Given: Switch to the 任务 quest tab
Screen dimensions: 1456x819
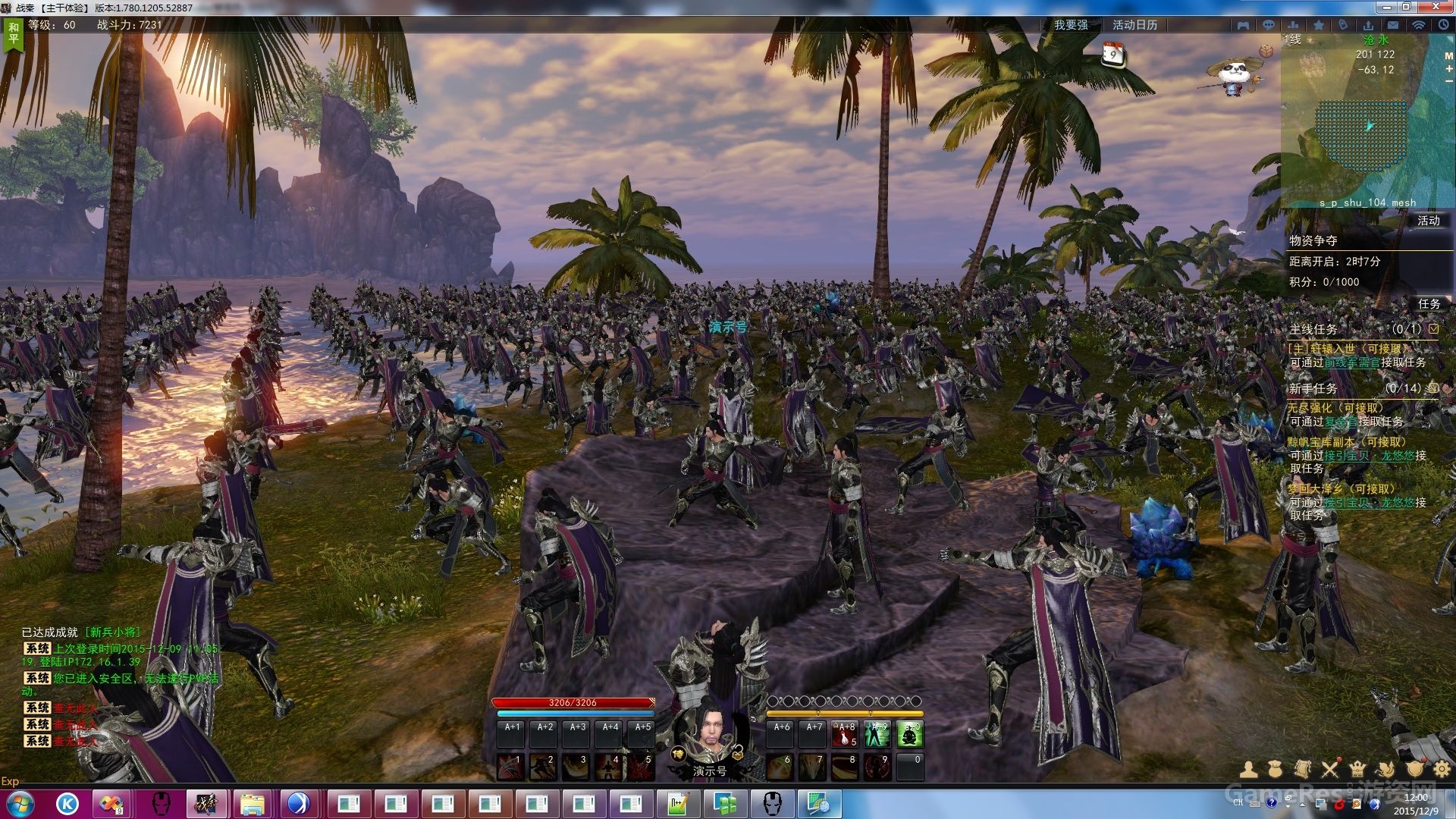Looking at the screenshot, I should click(1429, 303).
